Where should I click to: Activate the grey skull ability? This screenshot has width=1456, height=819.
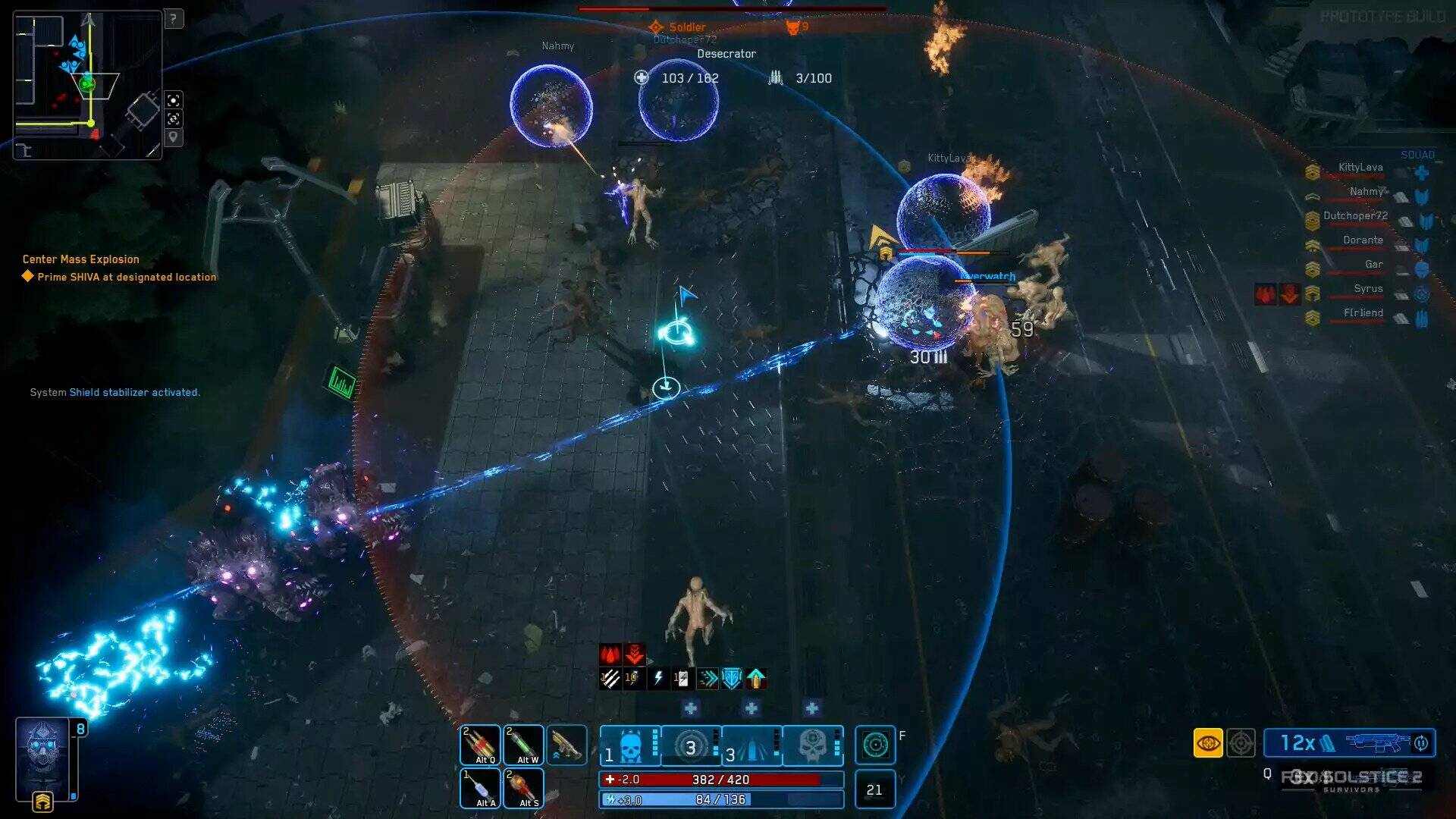(812, 745)
